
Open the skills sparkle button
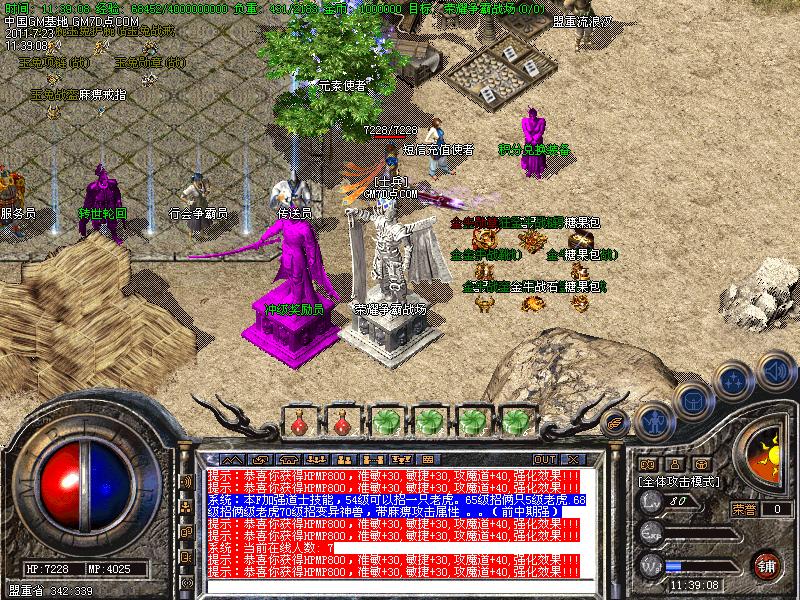[733, 380]
